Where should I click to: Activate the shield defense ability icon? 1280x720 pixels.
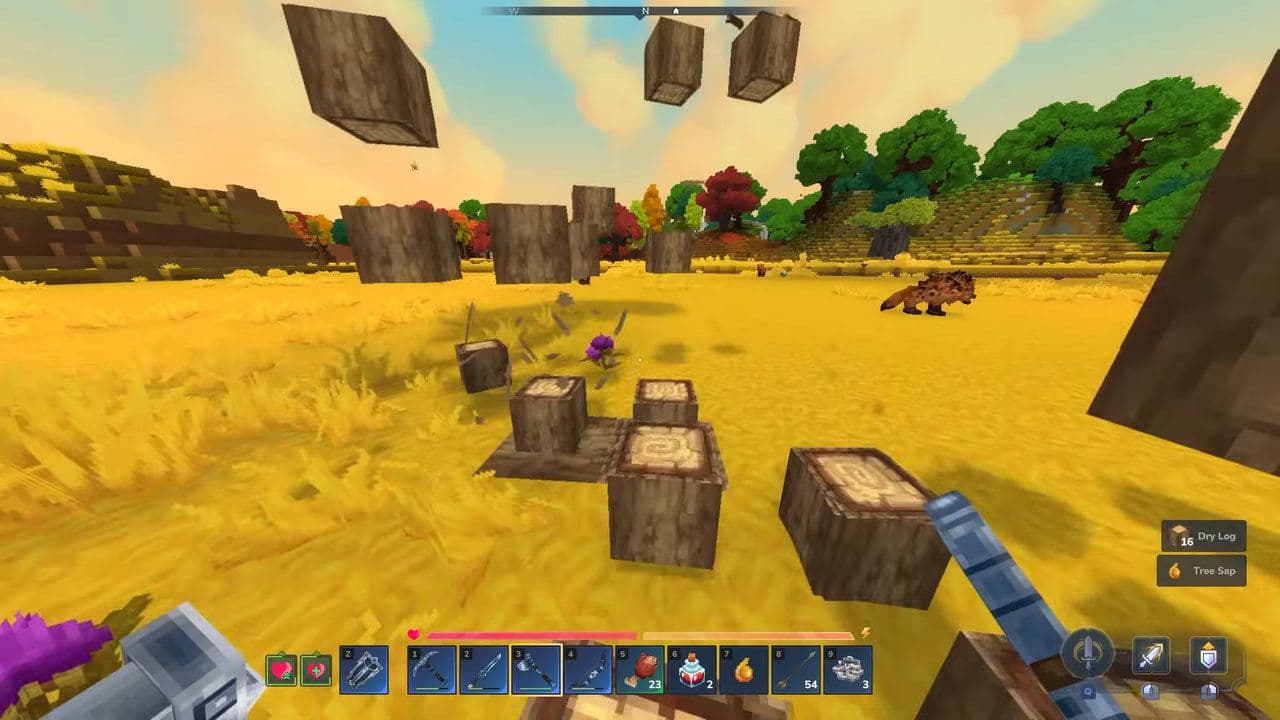(x=1208, y=654)
